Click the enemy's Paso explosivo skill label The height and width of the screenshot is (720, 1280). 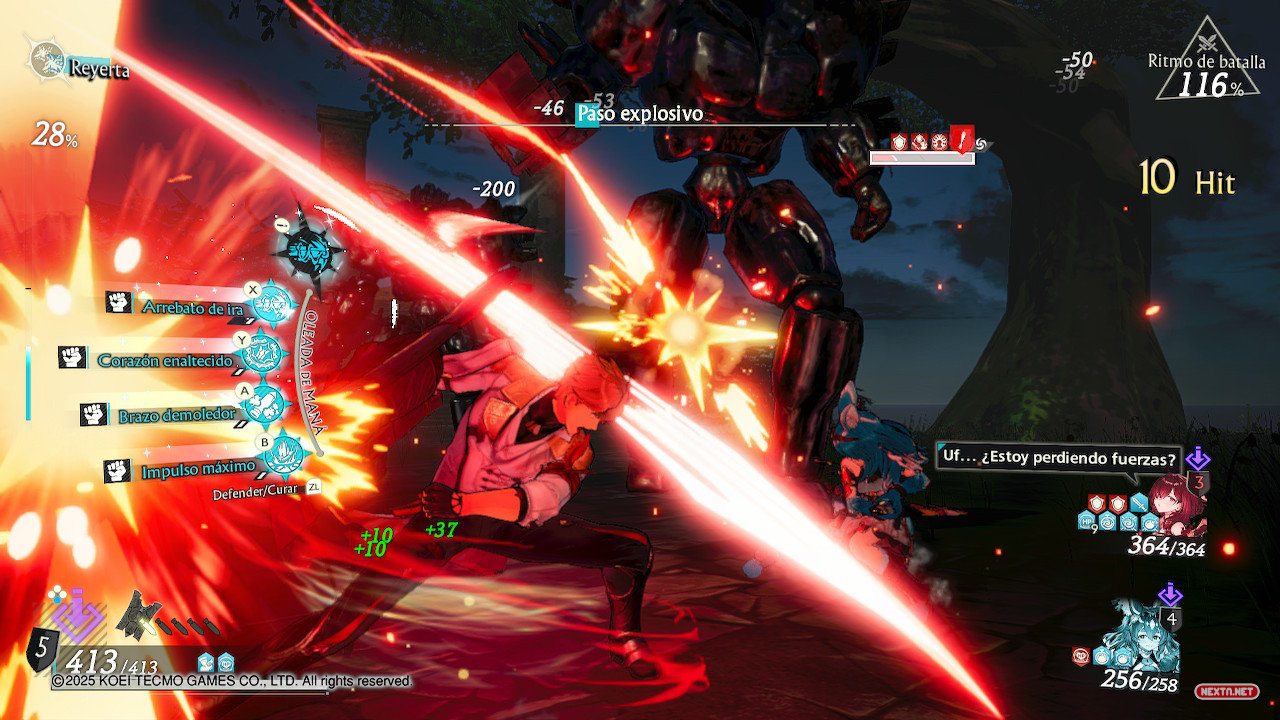click(x=639, y=114)
